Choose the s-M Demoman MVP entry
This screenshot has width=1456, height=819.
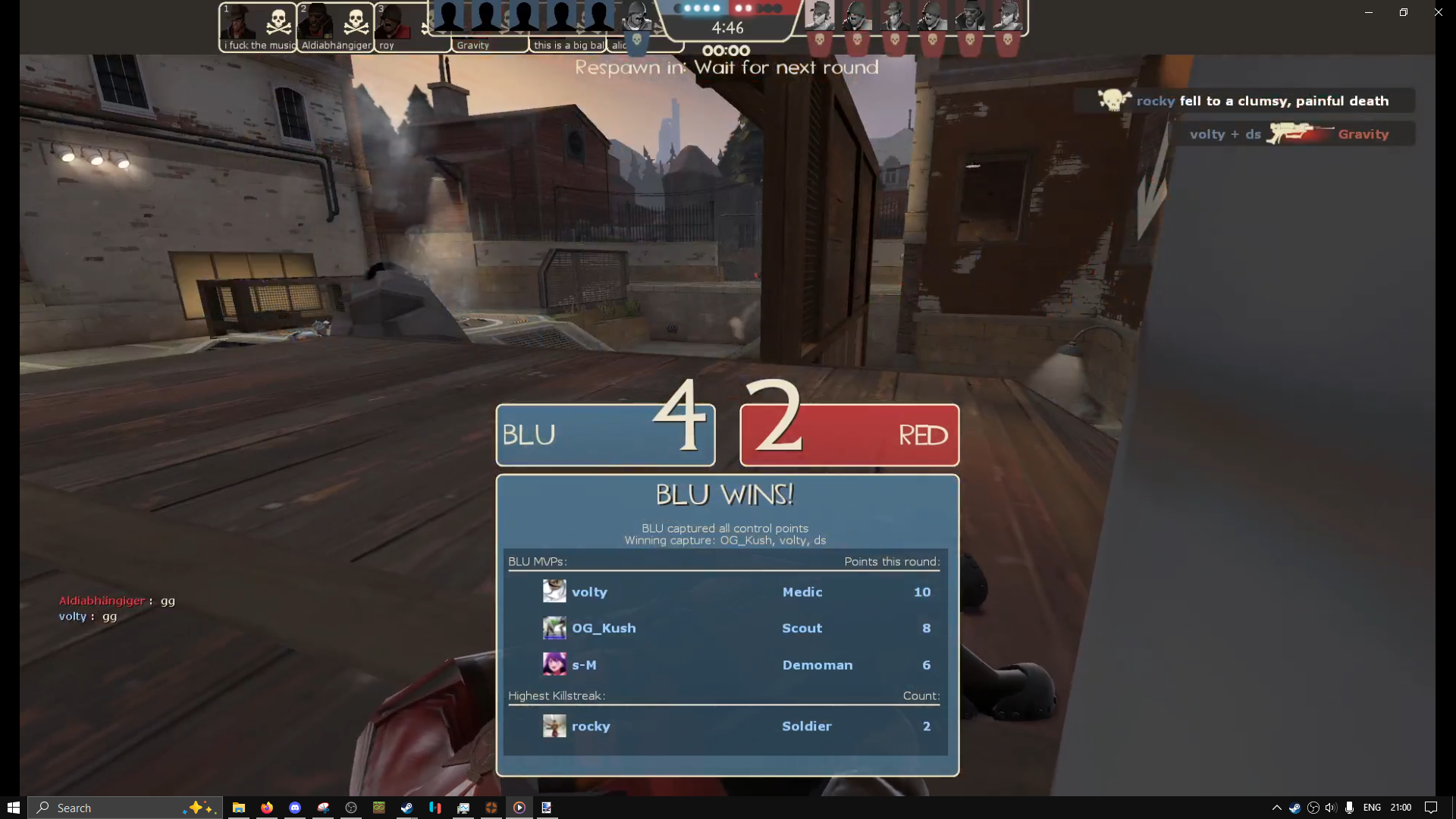click(x=726, y=665)
